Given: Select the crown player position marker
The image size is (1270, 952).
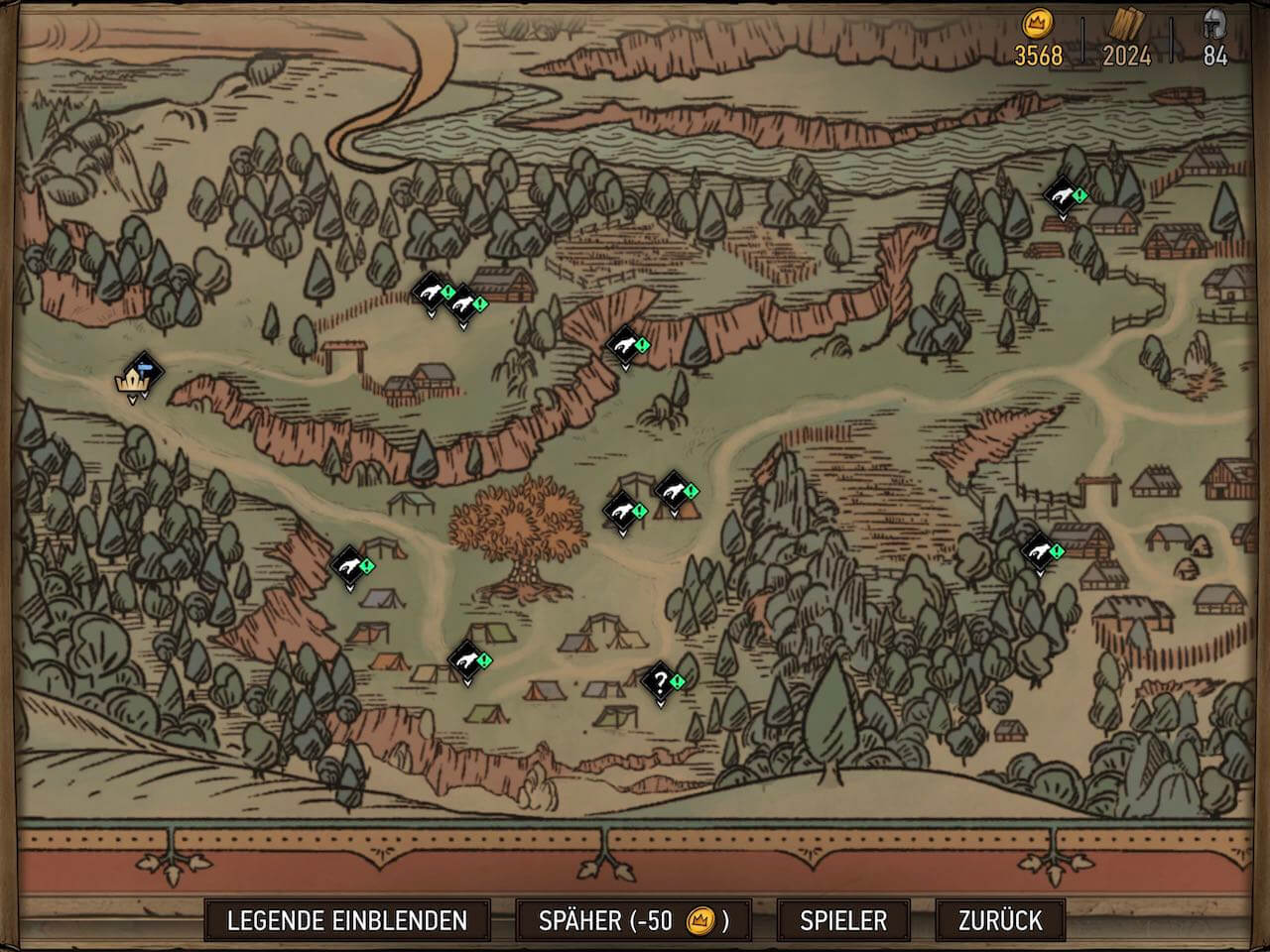Looking at the screenshot, I should pos(133,380).
